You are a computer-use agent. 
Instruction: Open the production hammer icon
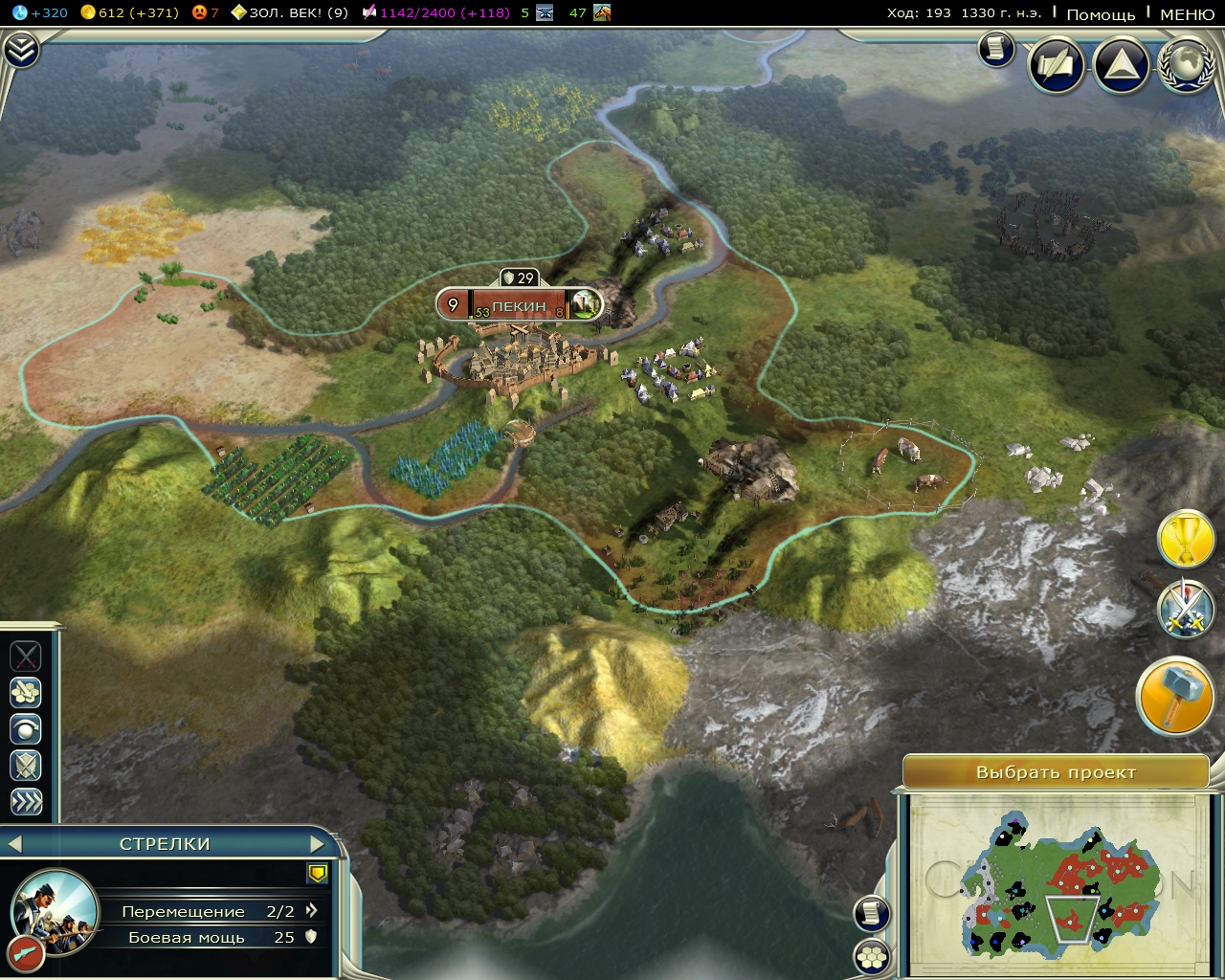1174,696
